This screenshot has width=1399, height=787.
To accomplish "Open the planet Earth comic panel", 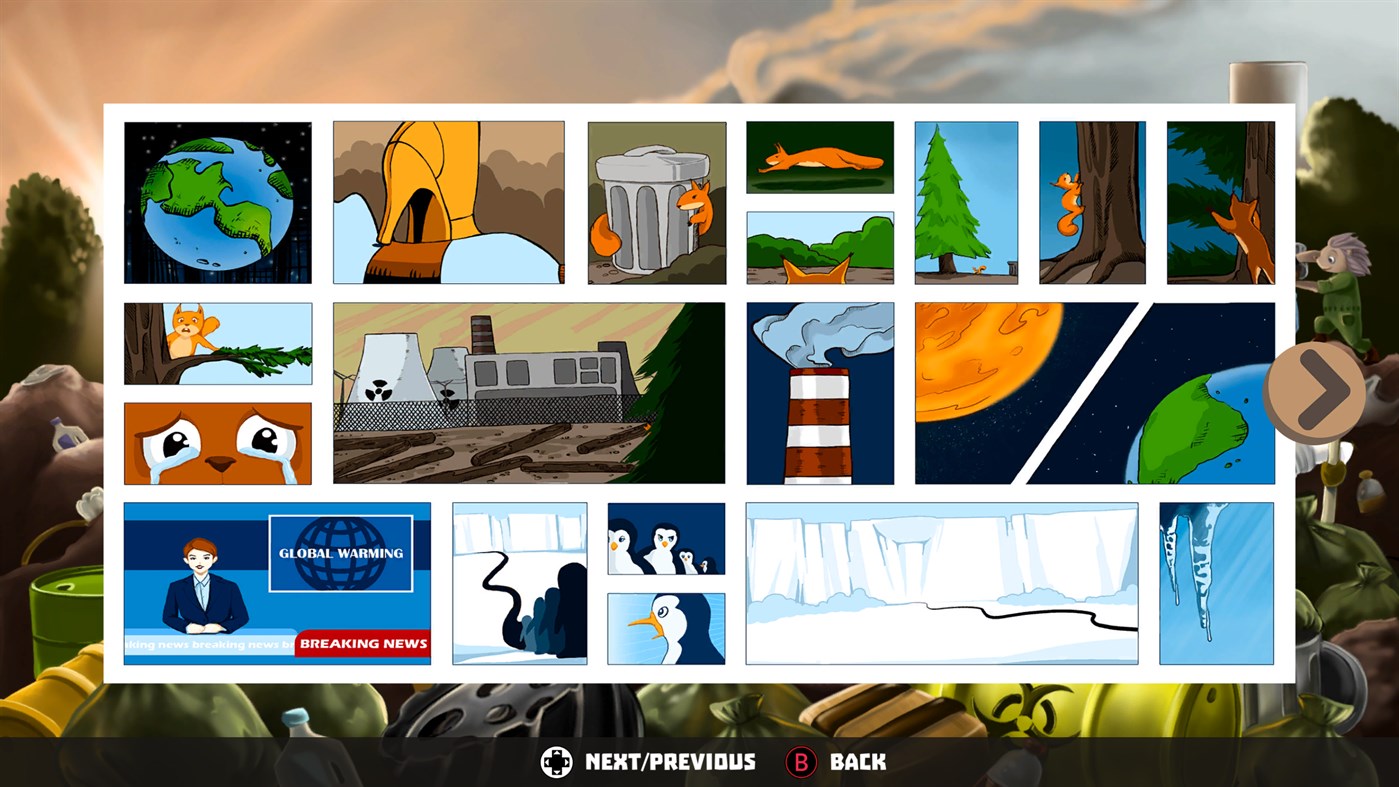I will coord(217,201).
